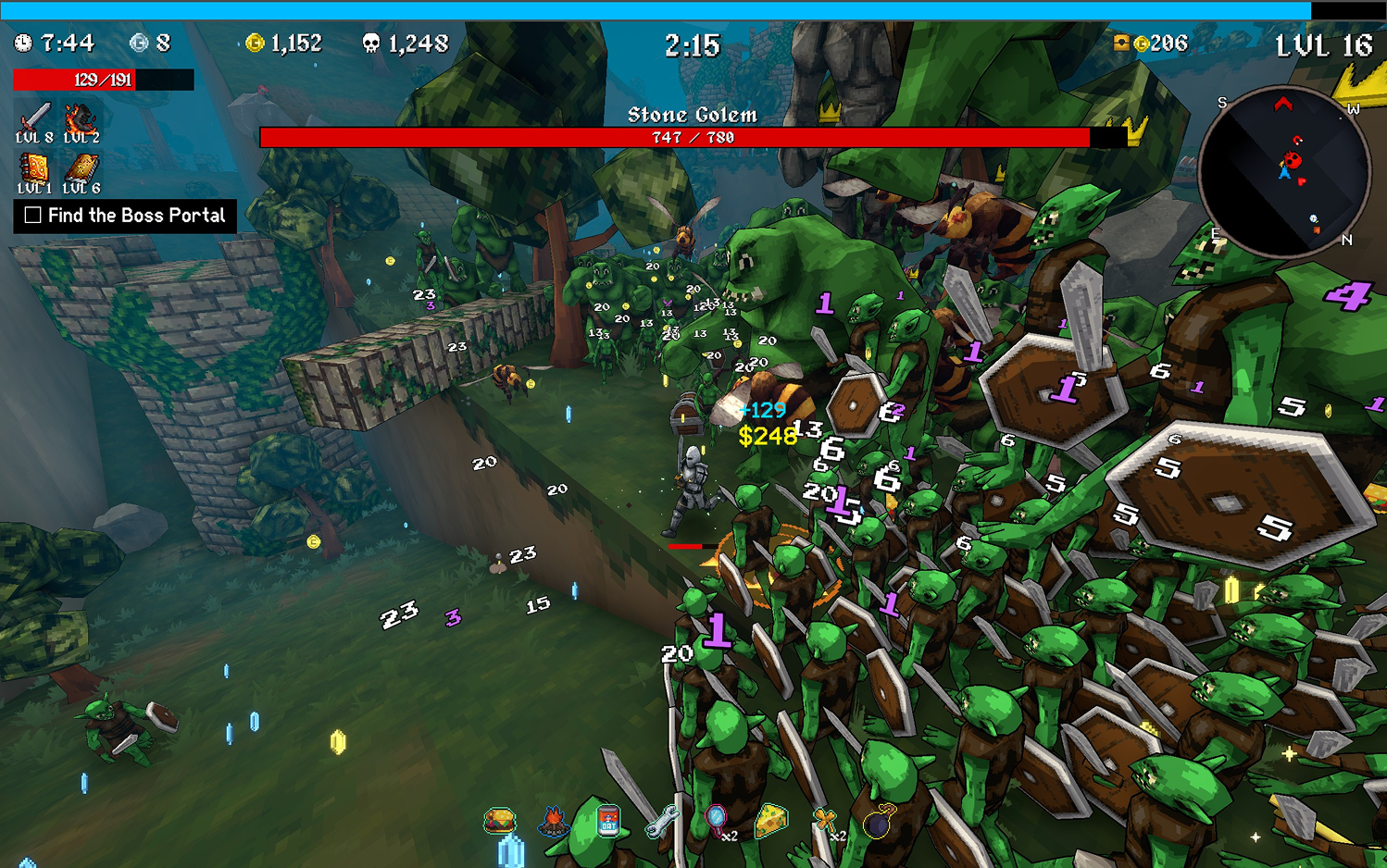Click the clock timer icon
The height and width of the screenshot is (868, 1387).
[23, 43]
